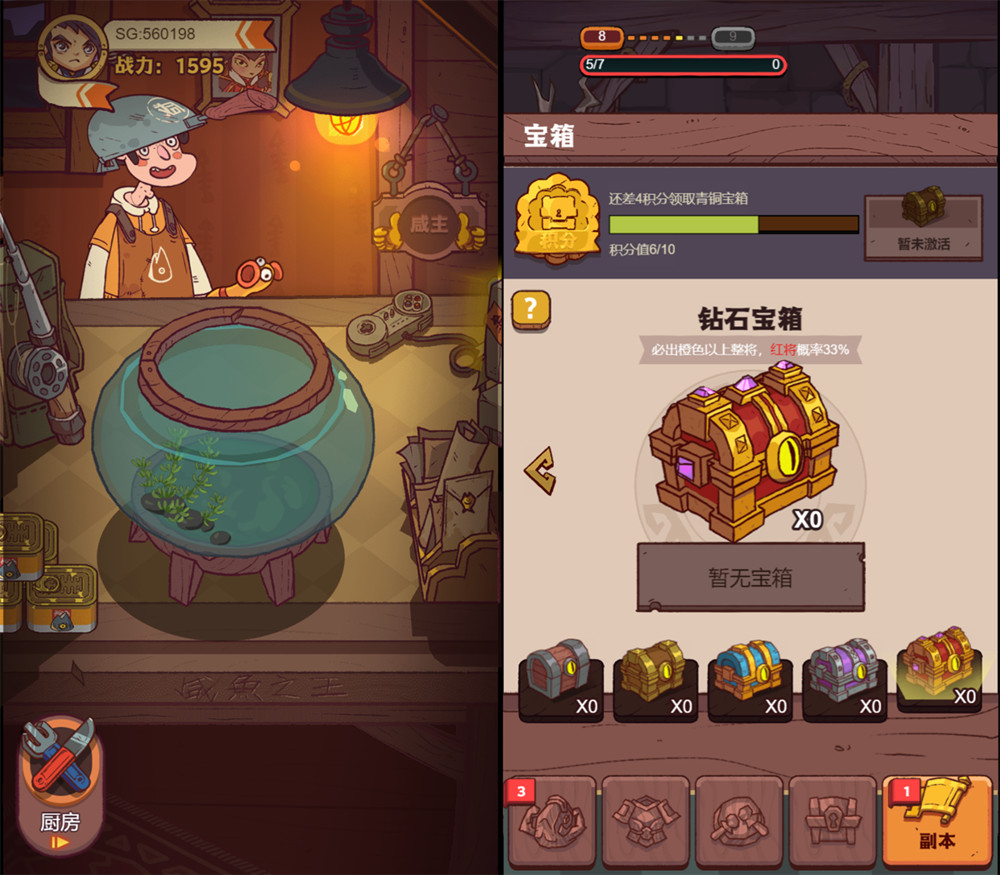Select the all-gold chest thumbnail
The image size is (1000, 875).
(654, 676)
